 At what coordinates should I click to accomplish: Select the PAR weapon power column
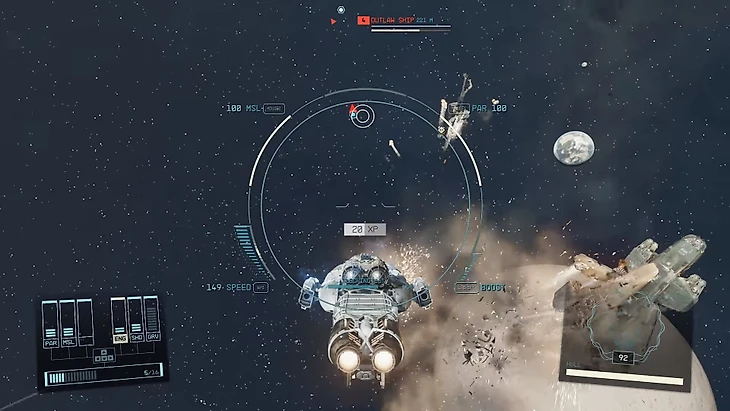(x=50, y=324)
